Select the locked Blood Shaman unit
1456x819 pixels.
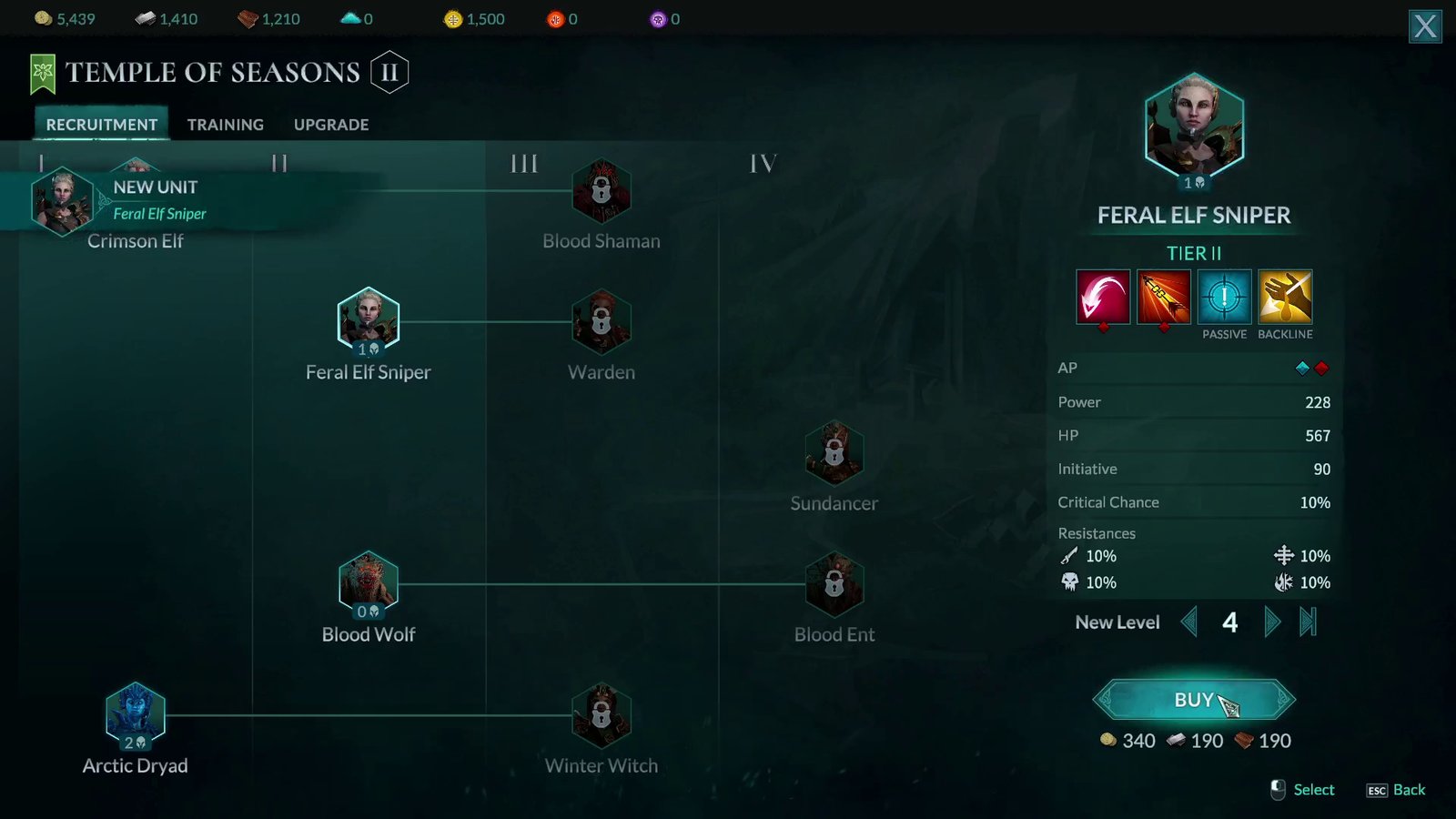(x=602, y=192)
